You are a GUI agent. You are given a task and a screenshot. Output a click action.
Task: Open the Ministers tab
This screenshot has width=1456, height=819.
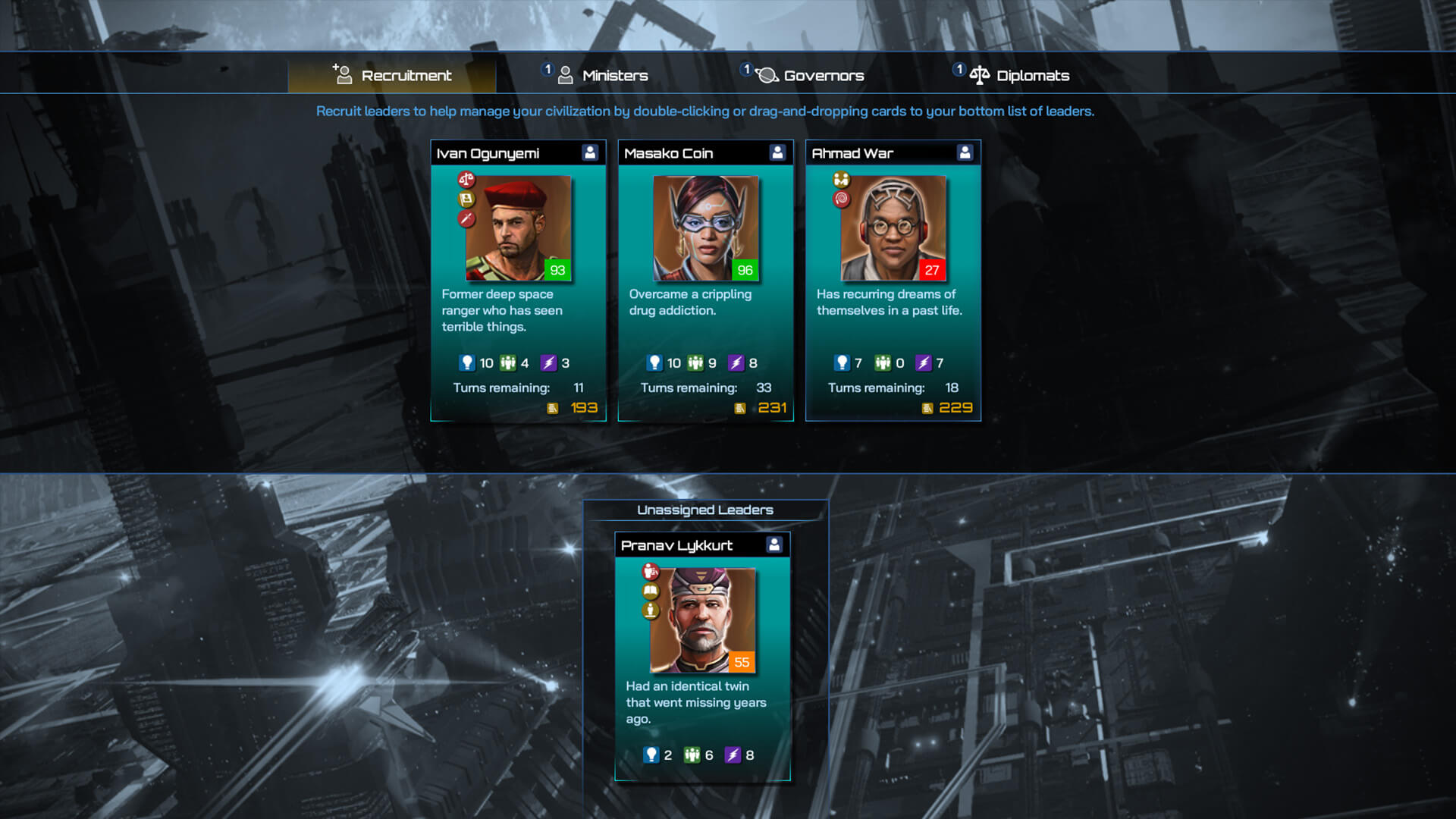pos(603,75)
